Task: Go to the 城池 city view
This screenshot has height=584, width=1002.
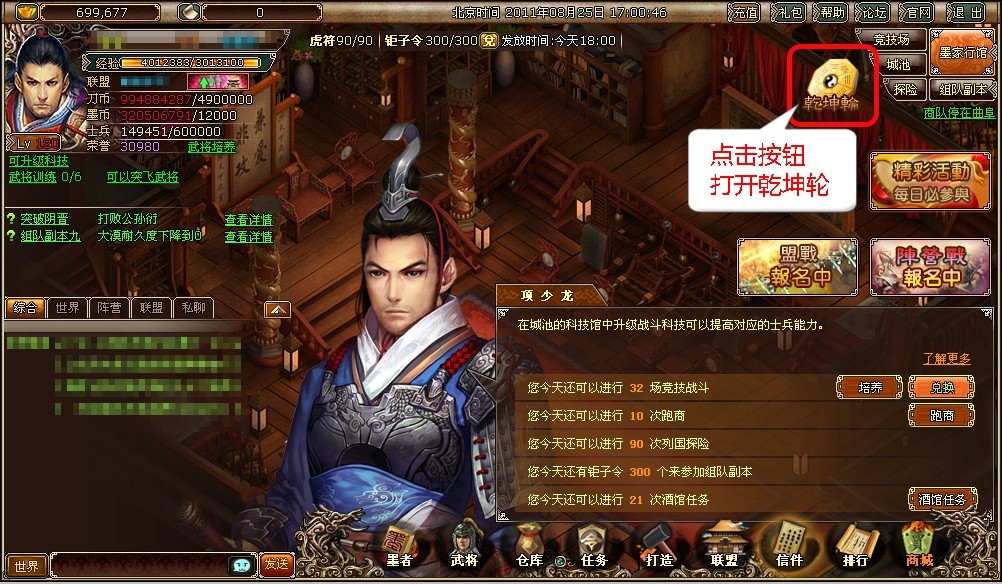Action: tap(898, 65)
